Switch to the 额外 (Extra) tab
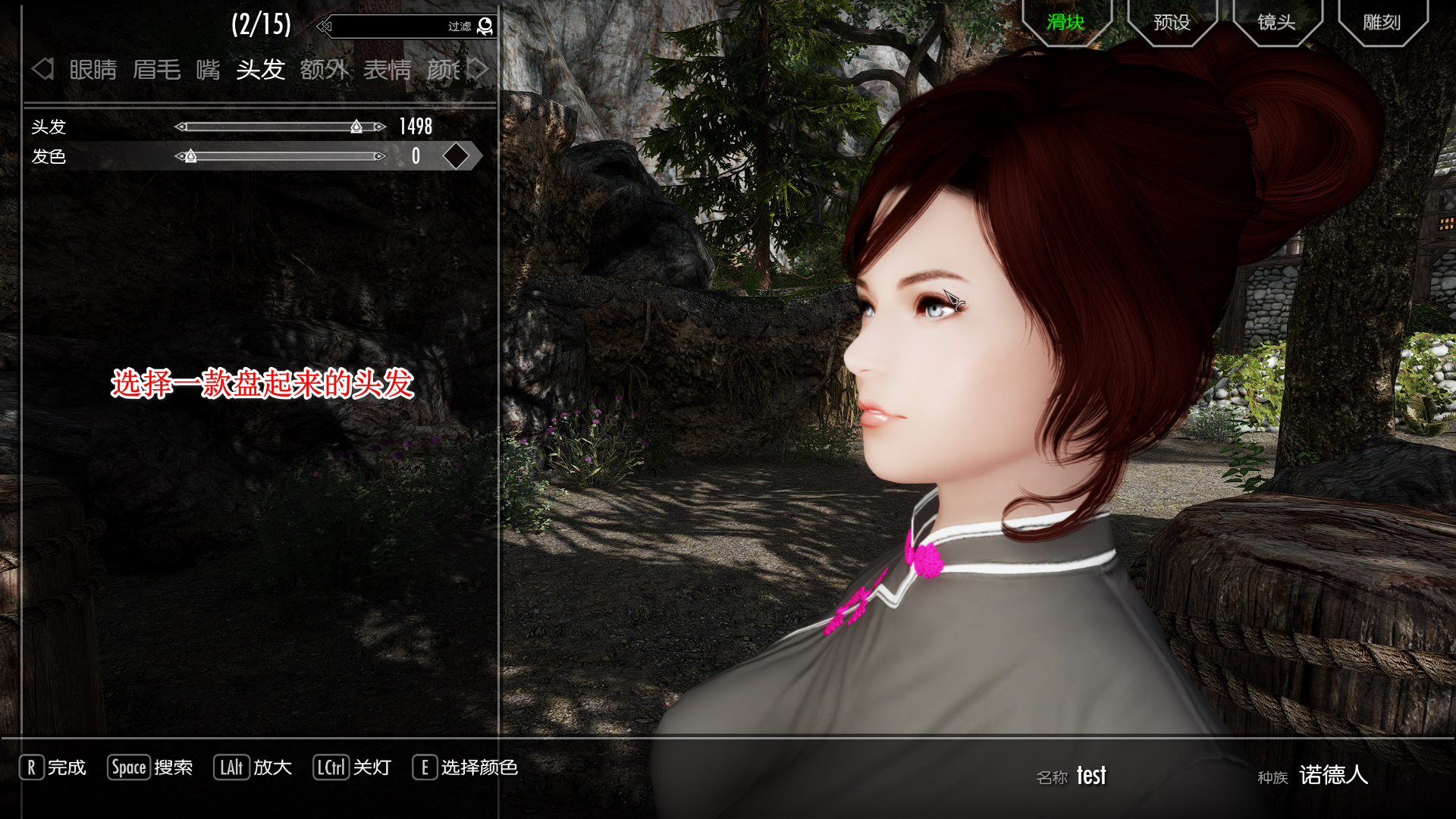This screenshot has width=1456, height=819. tap(324, 70)
